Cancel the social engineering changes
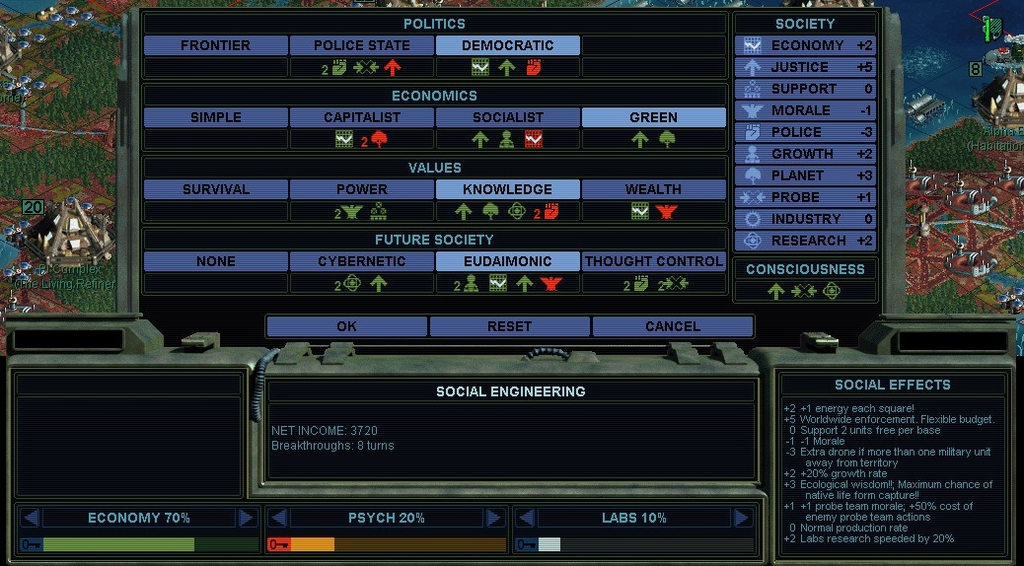1024x566 pixels. pos(672,326)
